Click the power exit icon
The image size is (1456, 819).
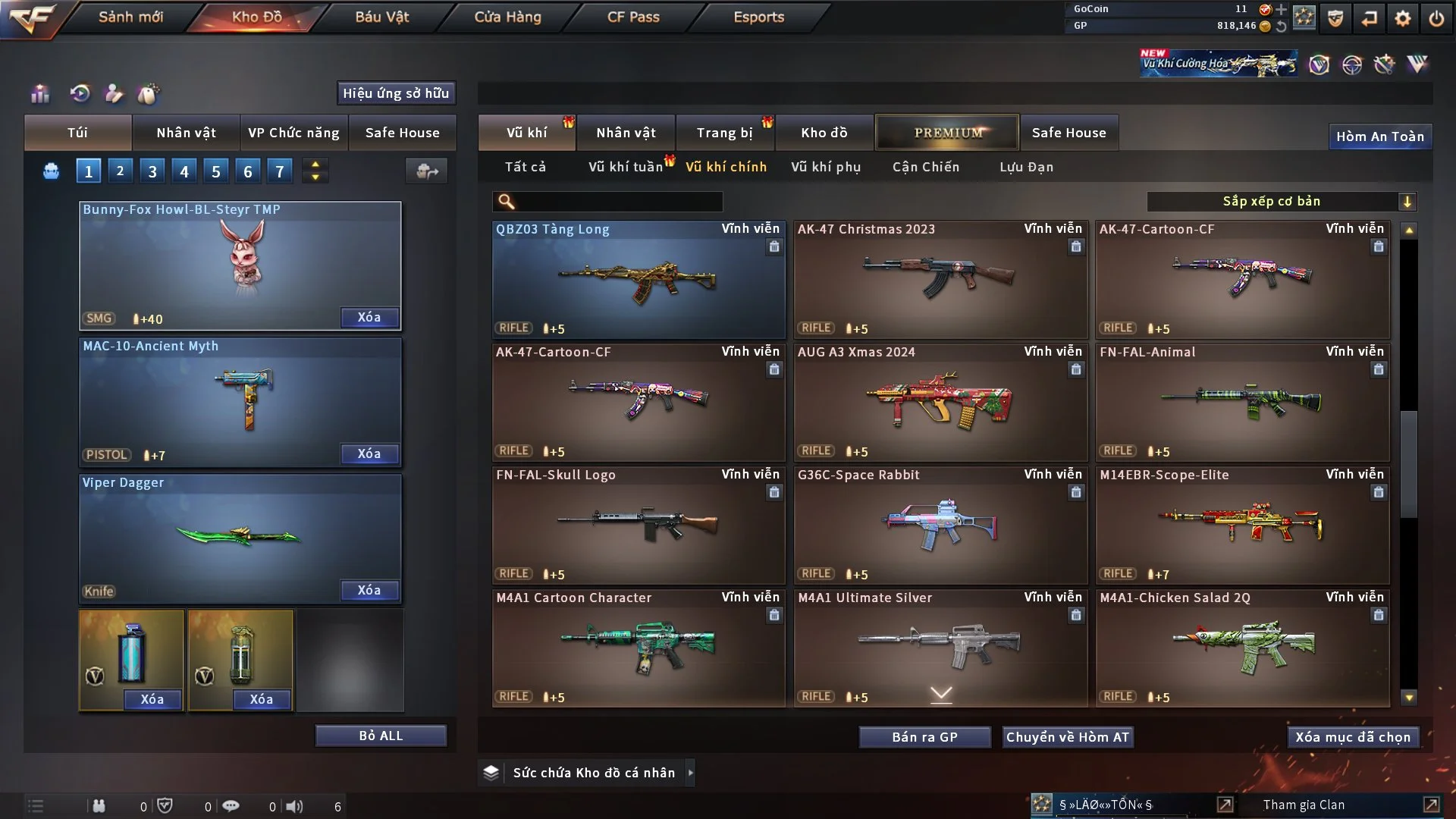point(1436,18)
